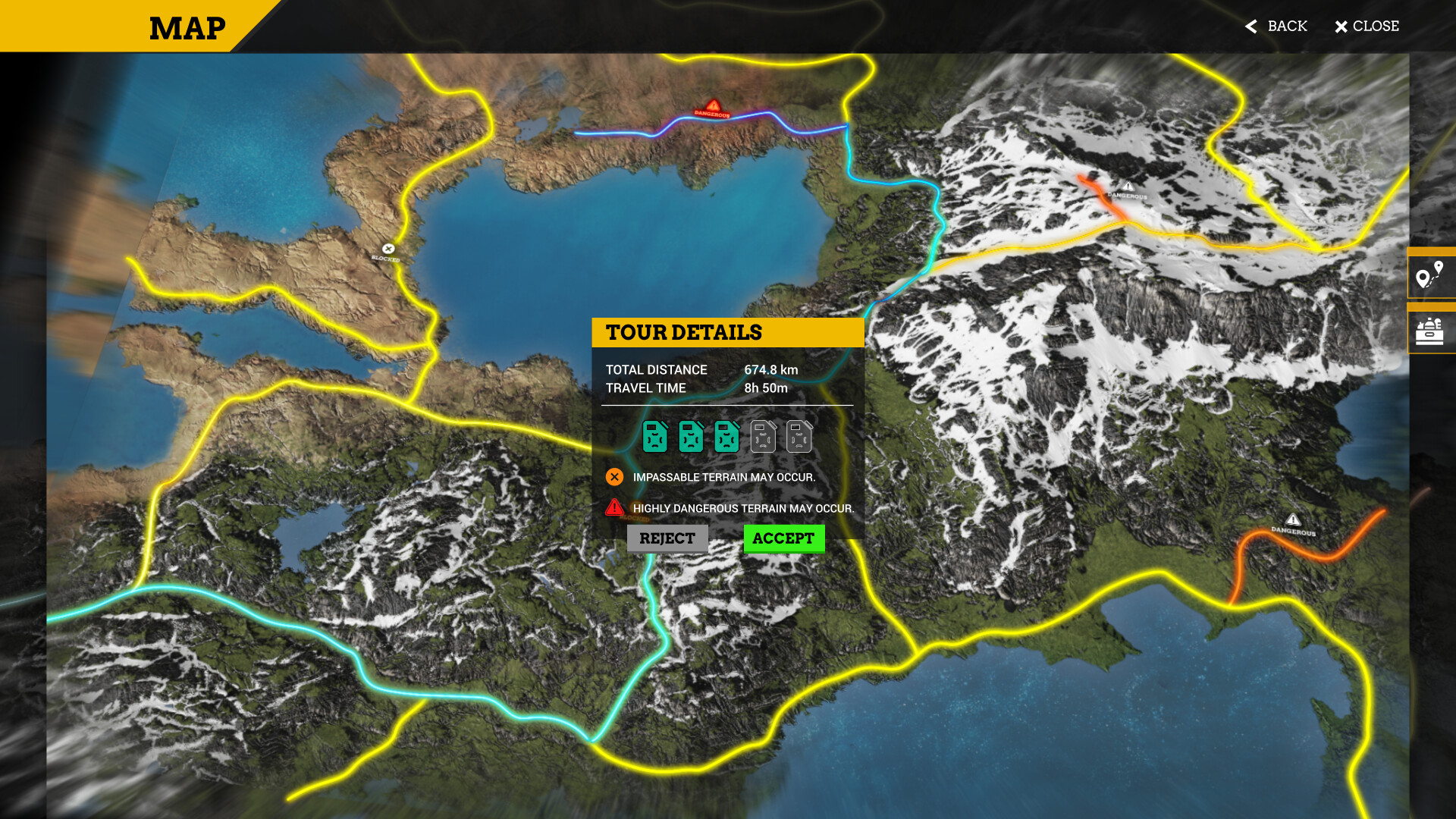Accept the proposed tour

tap(783, 538)
